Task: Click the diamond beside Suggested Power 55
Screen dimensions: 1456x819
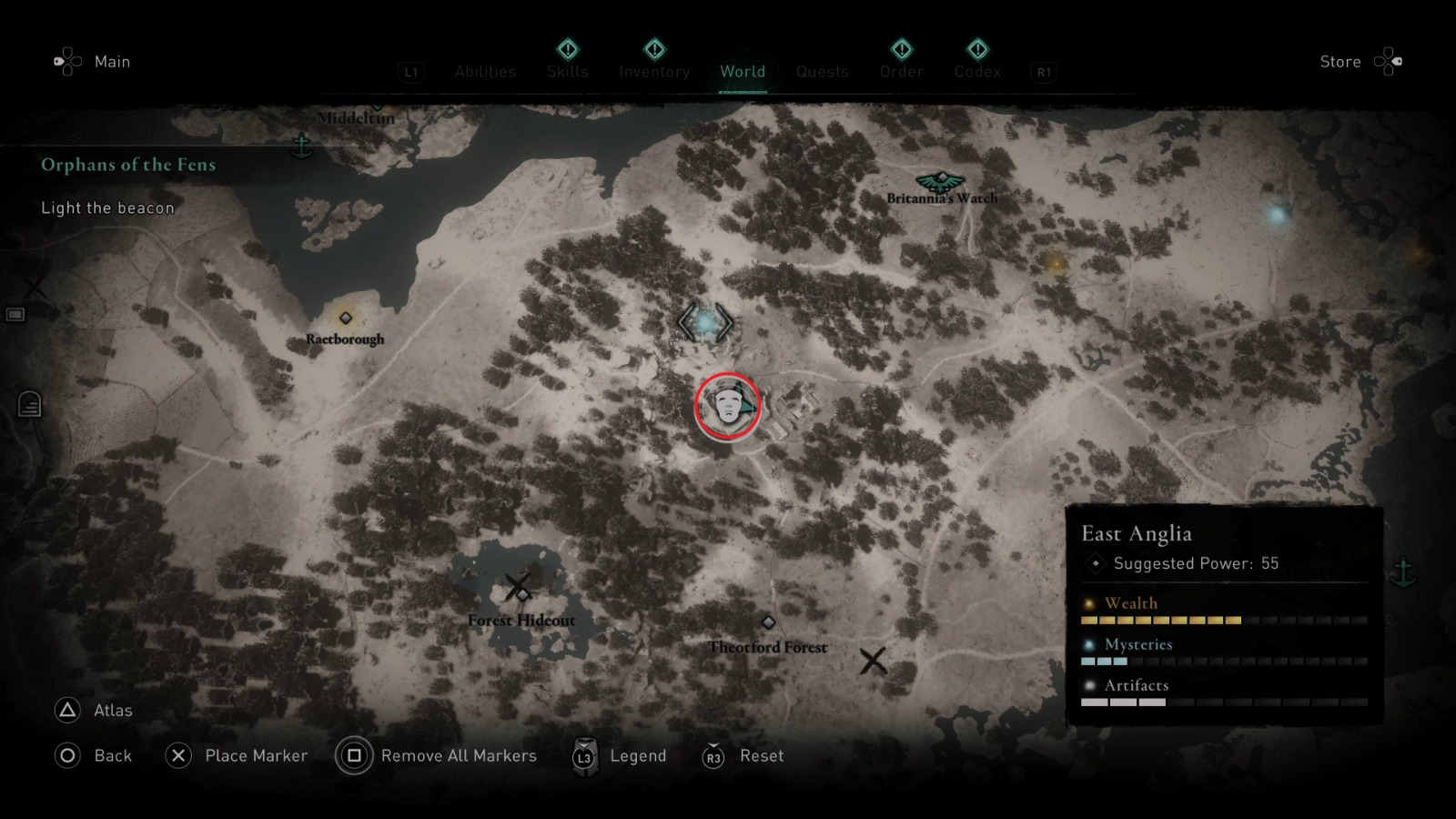Action: 1095,563
